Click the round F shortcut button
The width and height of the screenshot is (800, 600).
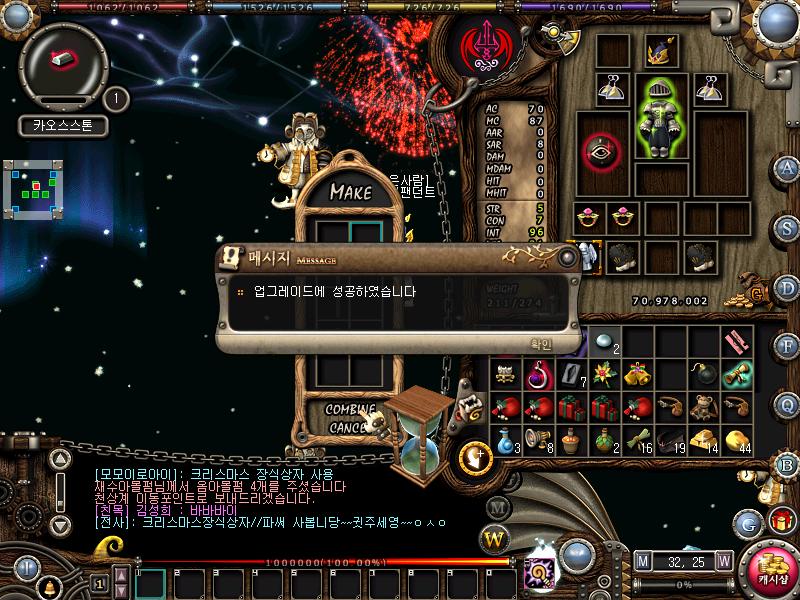(x=787, y=345)
